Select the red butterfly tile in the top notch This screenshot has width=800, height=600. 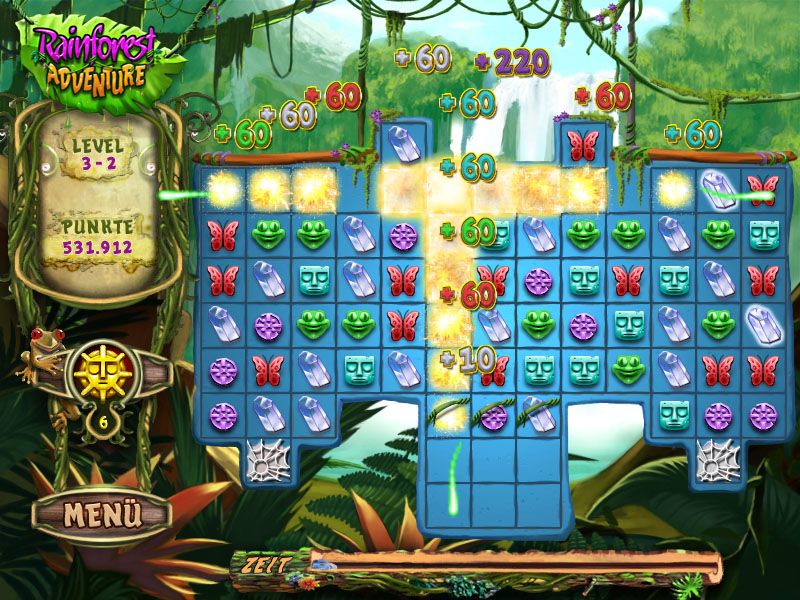[582, 145]
